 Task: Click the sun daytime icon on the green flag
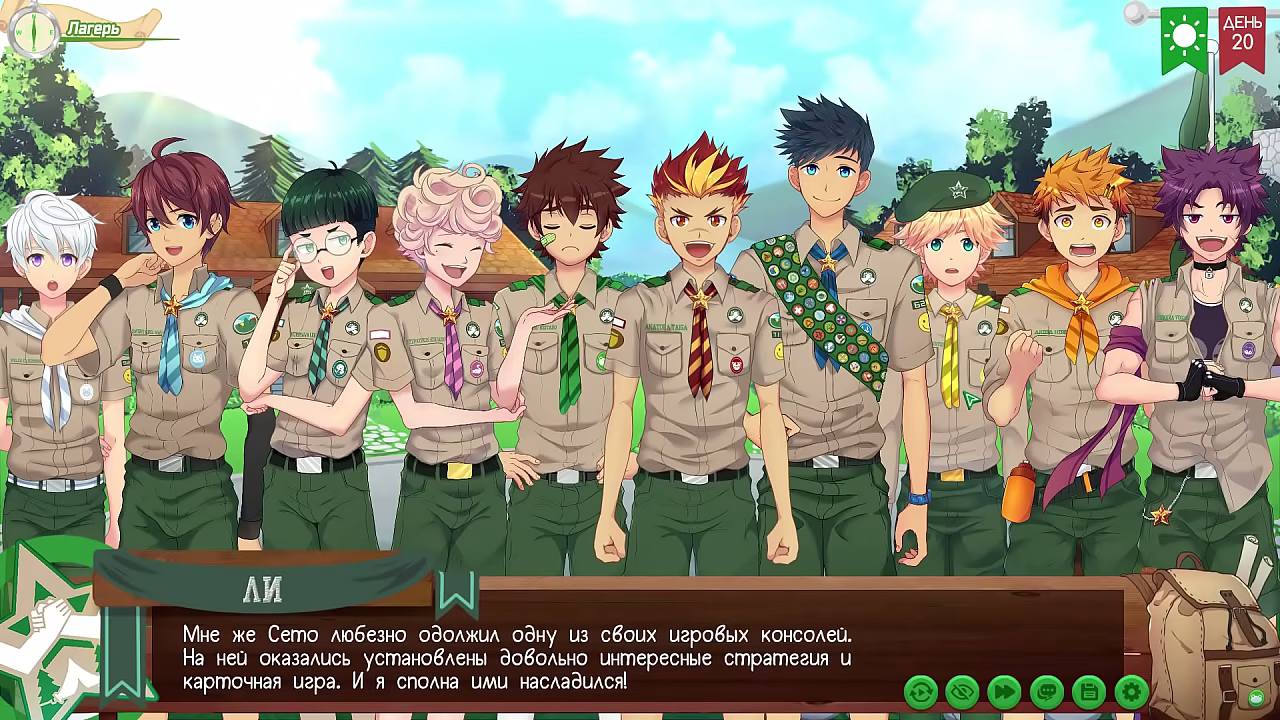click(1184, 36)
